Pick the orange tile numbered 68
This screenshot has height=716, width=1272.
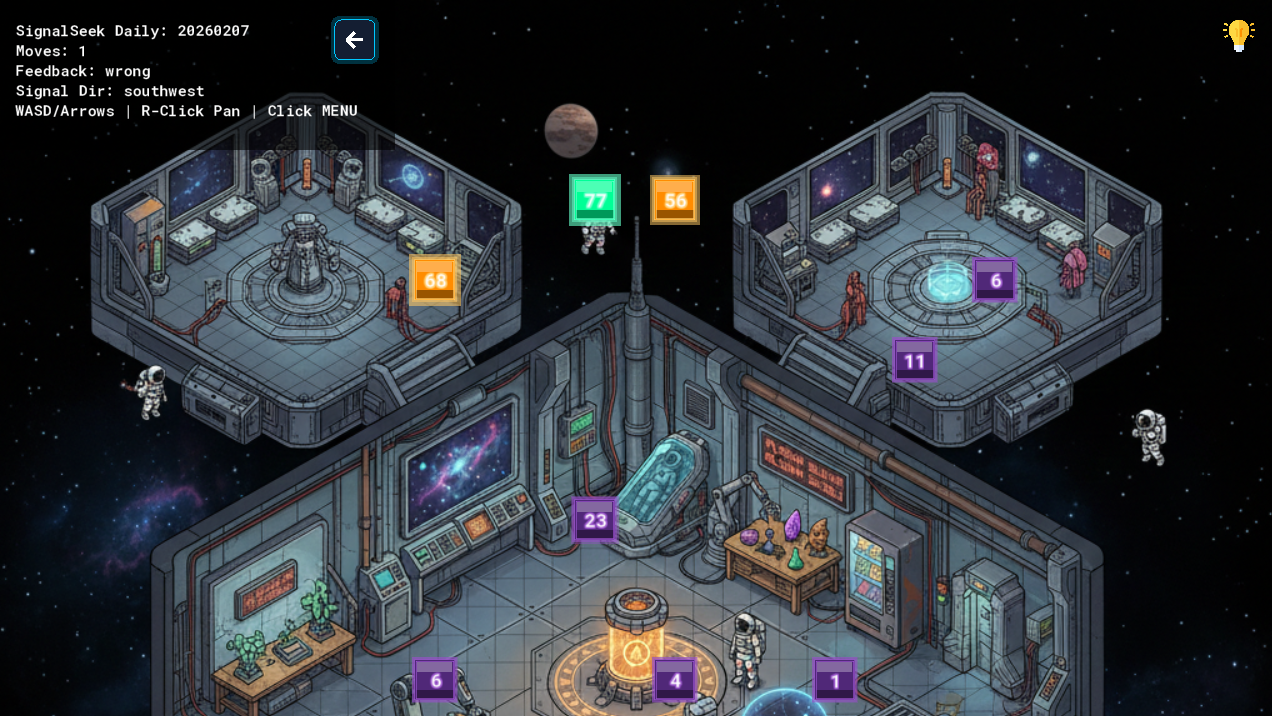[435, 280]
